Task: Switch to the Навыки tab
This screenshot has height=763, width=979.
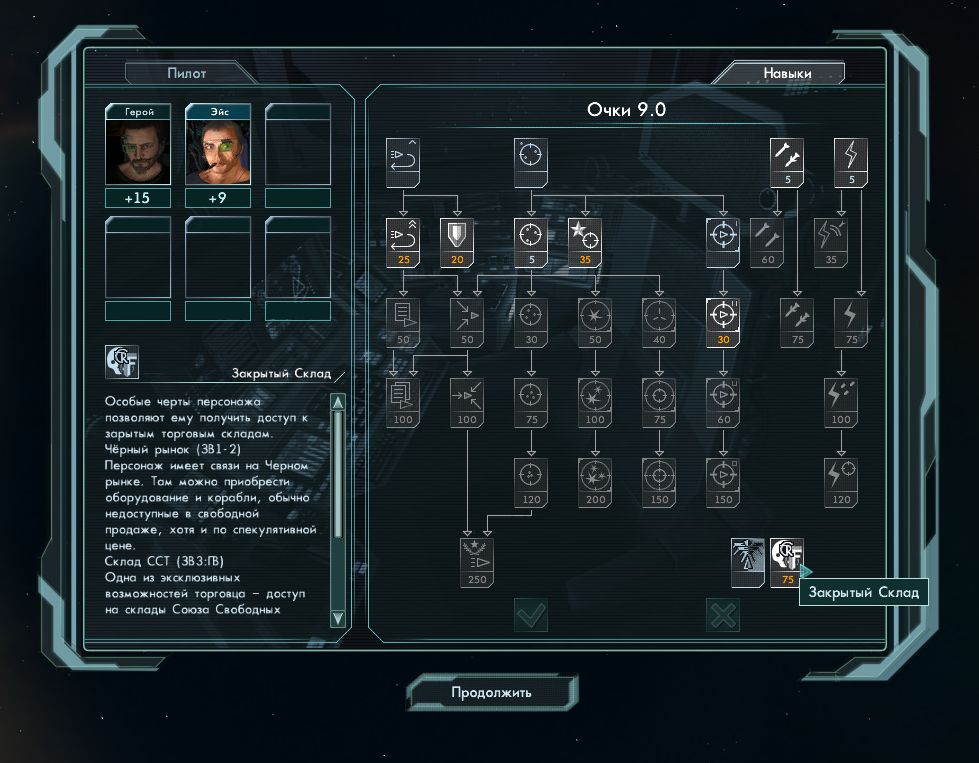Action: 787,73
